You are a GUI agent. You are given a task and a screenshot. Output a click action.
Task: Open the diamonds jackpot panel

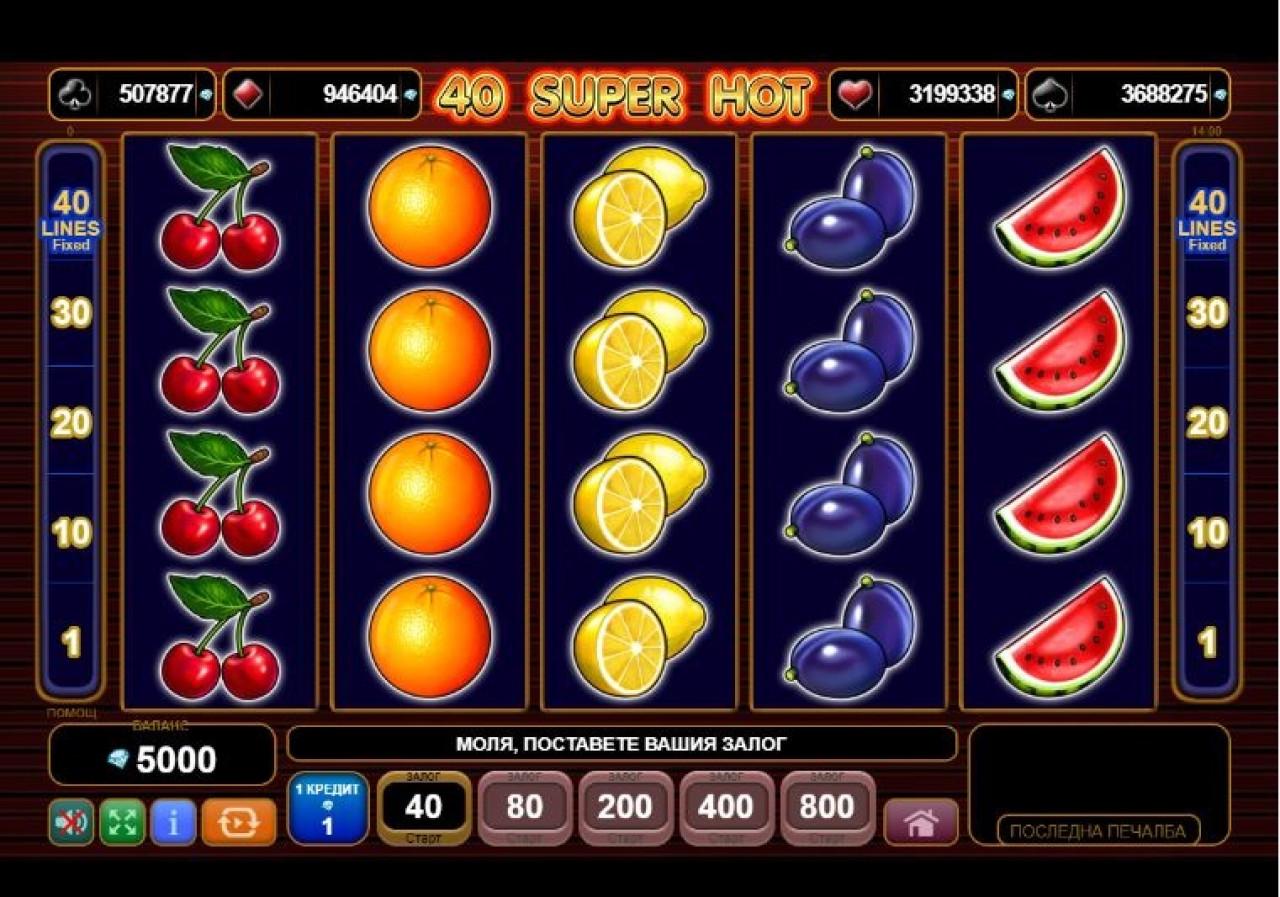pos(322,95)
